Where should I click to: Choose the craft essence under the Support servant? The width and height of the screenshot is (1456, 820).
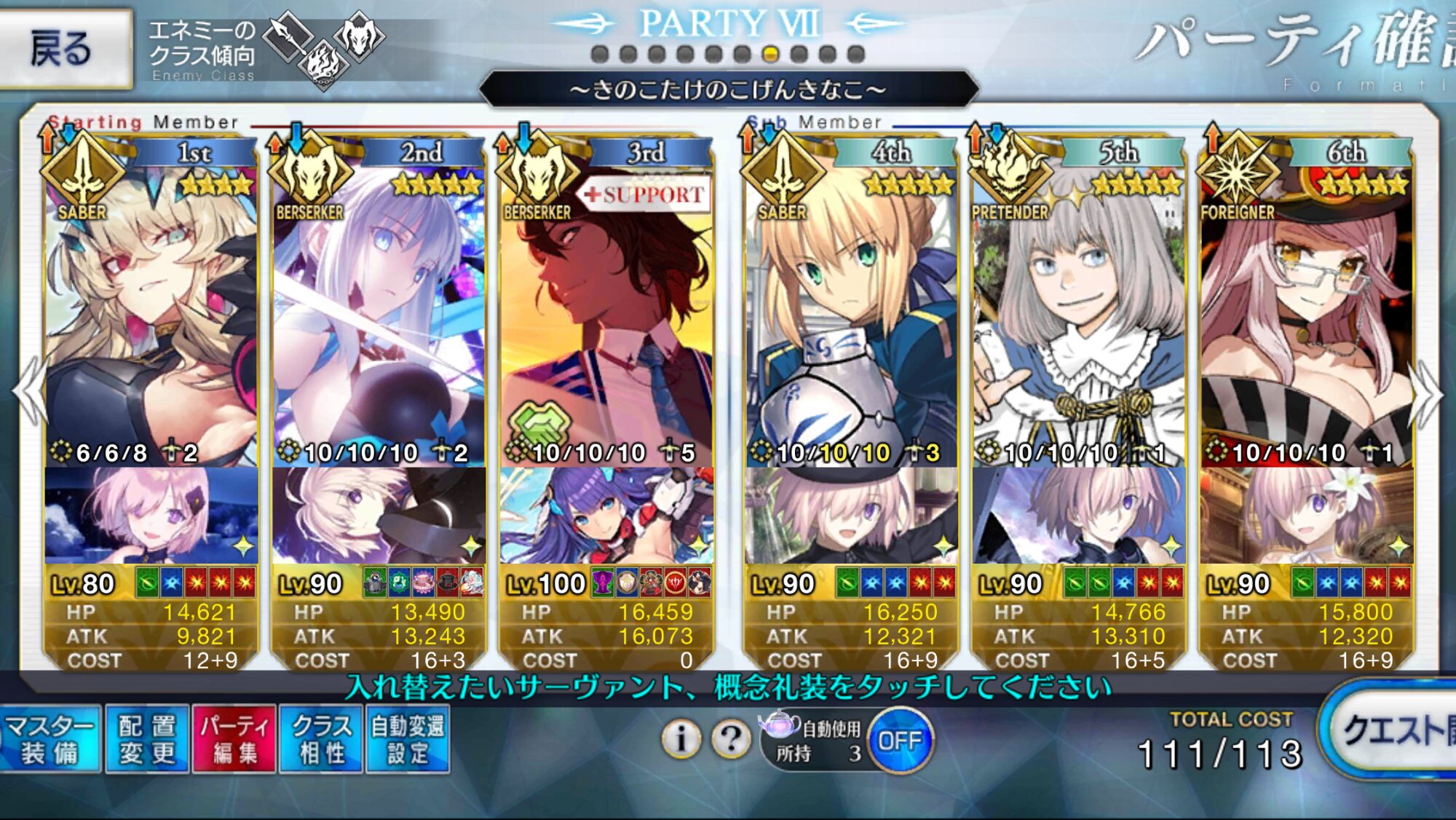point(606,516)
